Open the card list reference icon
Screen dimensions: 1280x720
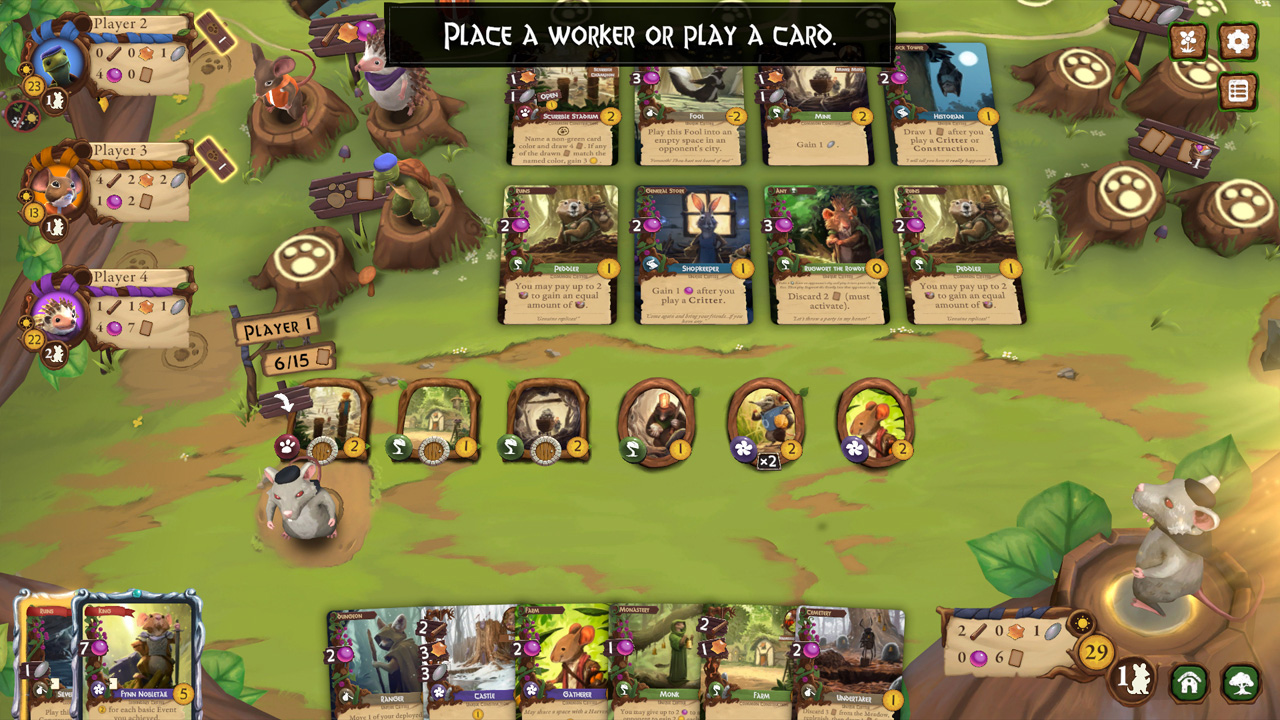(x=1238, y=88)
